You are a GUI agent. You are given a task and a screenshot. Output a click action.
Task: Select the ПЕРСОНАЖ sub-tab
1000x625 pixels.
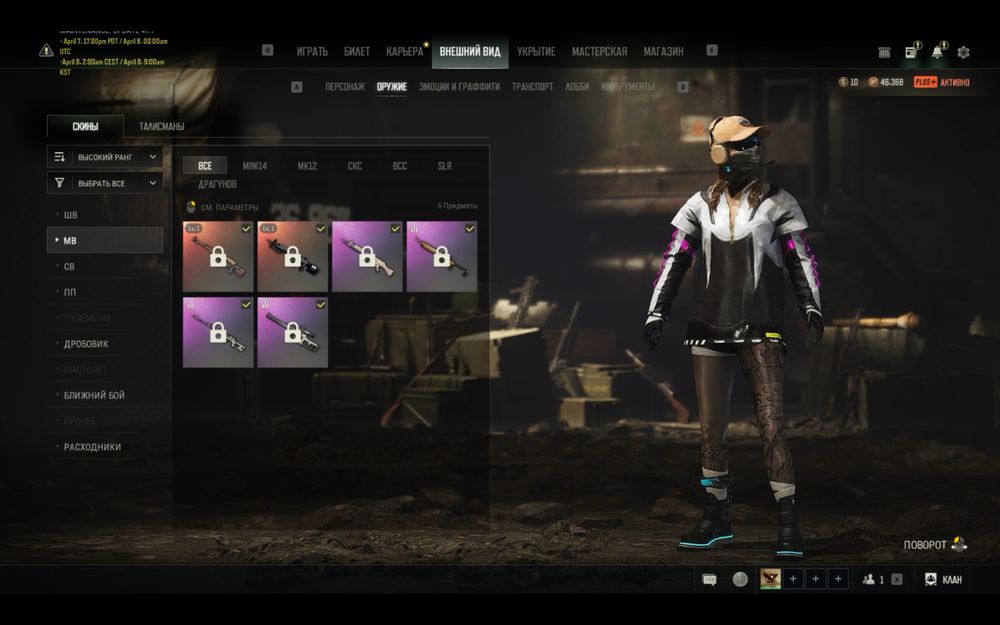345,87
